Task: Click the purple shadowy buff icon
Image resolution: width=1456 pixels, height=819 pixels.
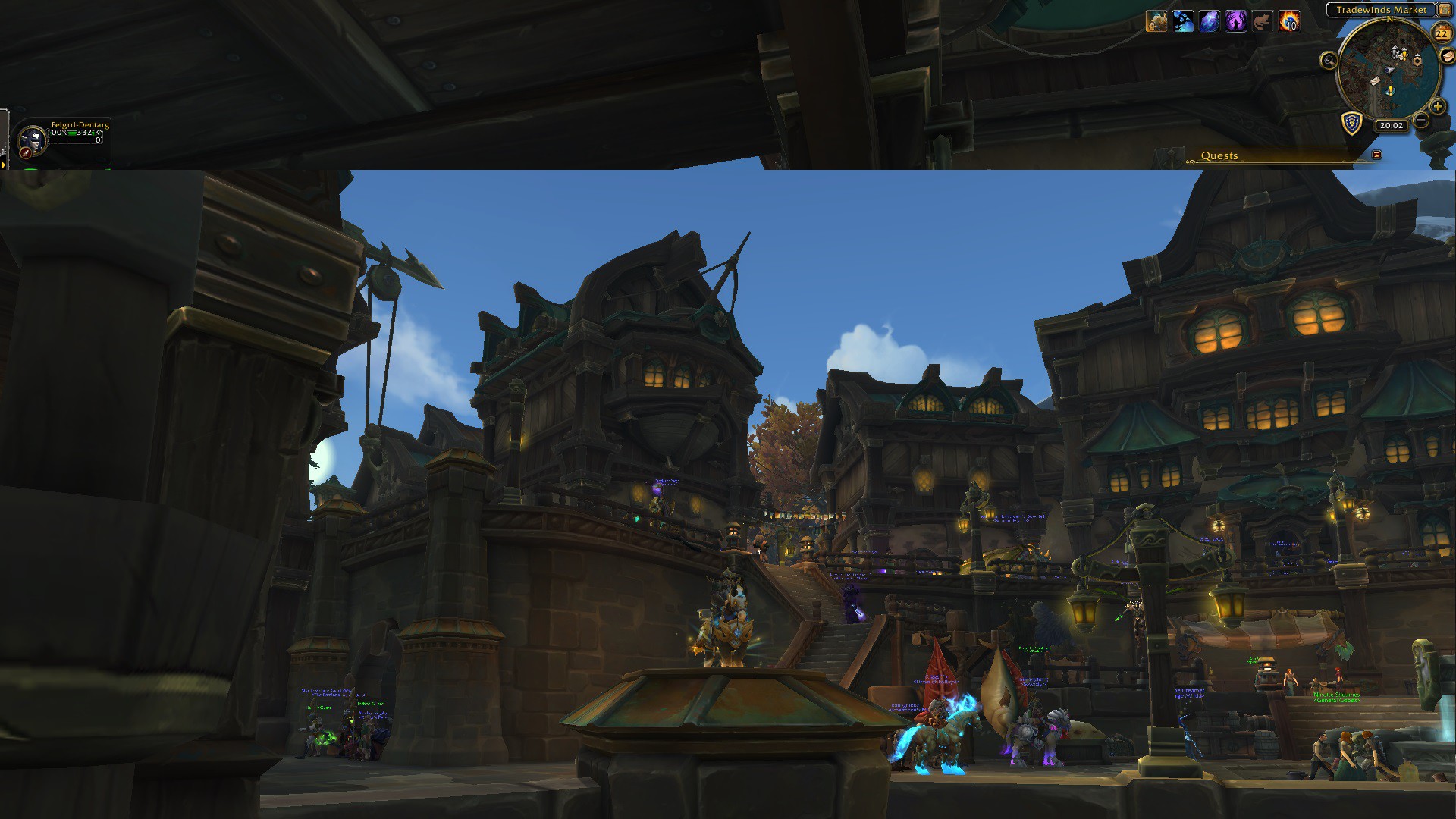Action: [x=1235, y=20]
